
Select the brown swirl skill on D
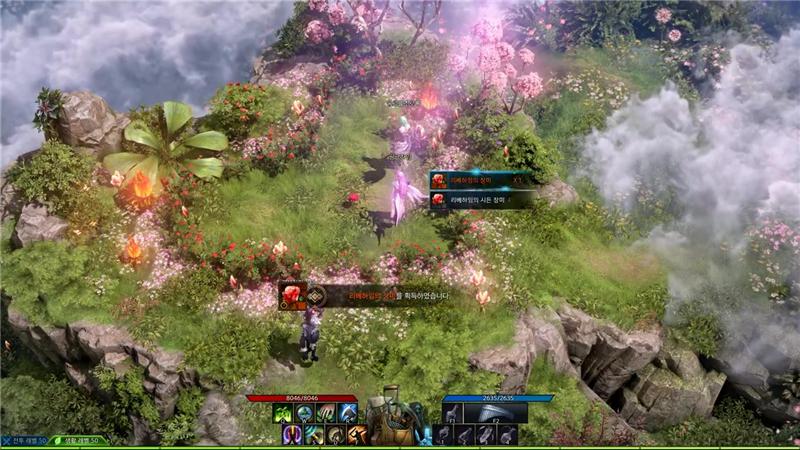(336, 434)
